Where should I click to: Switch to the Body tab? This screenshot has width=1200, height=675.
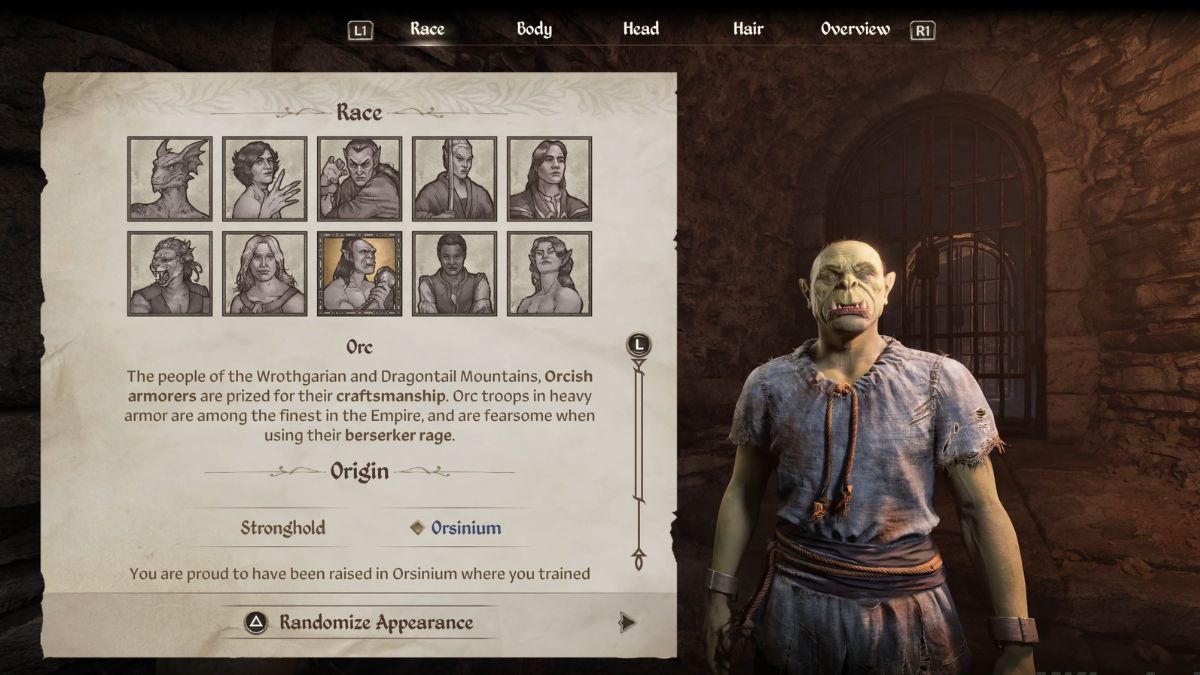click(534, 29)
